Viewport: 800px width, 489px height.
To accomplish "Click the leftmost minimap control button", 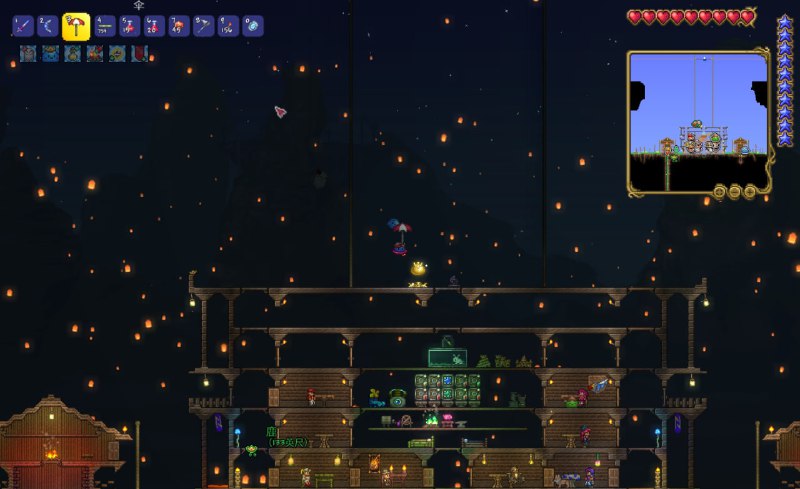I will (x=719, y=191).
